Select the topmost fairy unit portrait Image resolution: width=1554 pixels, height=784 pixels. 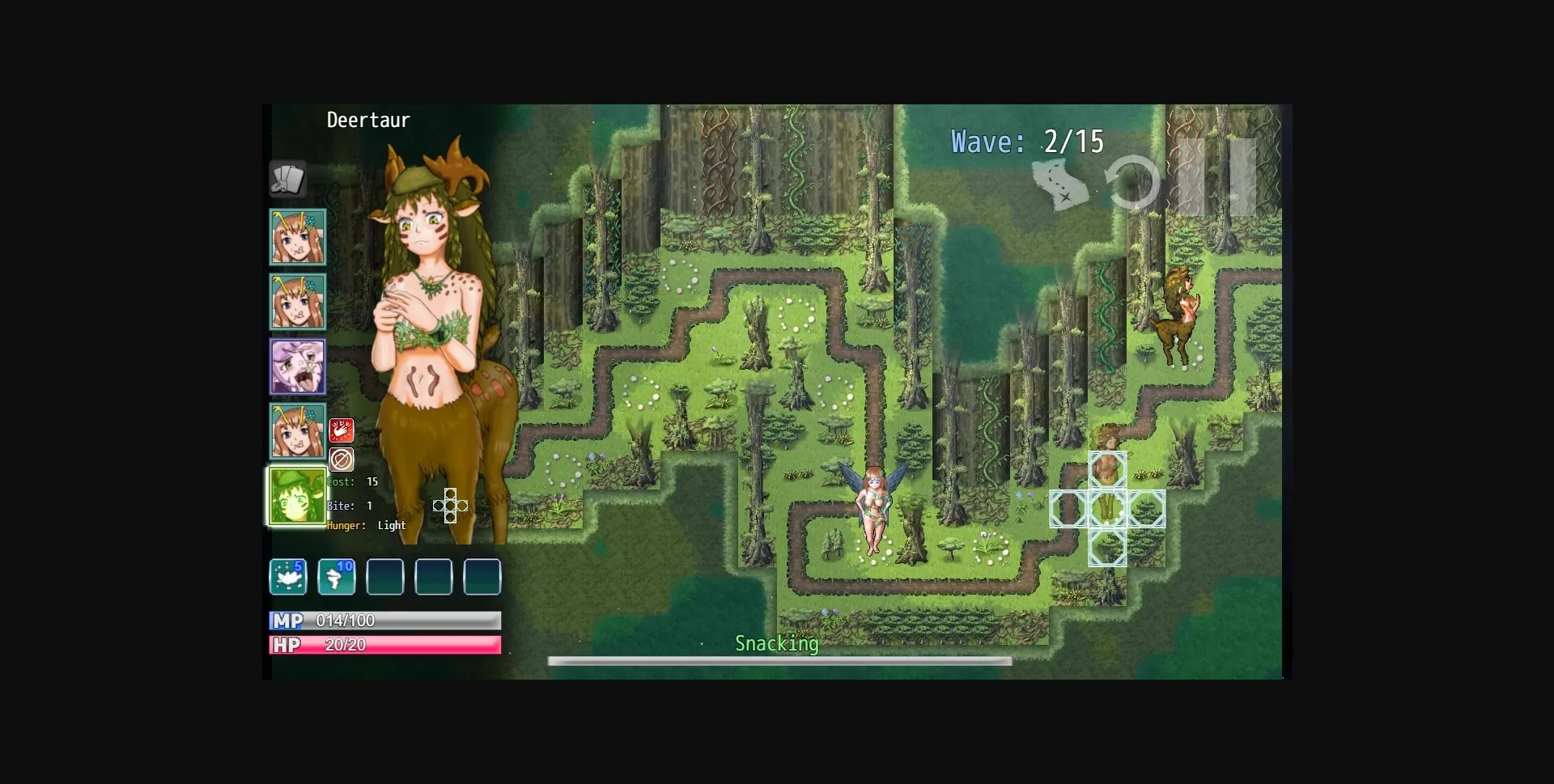[297, 236]
